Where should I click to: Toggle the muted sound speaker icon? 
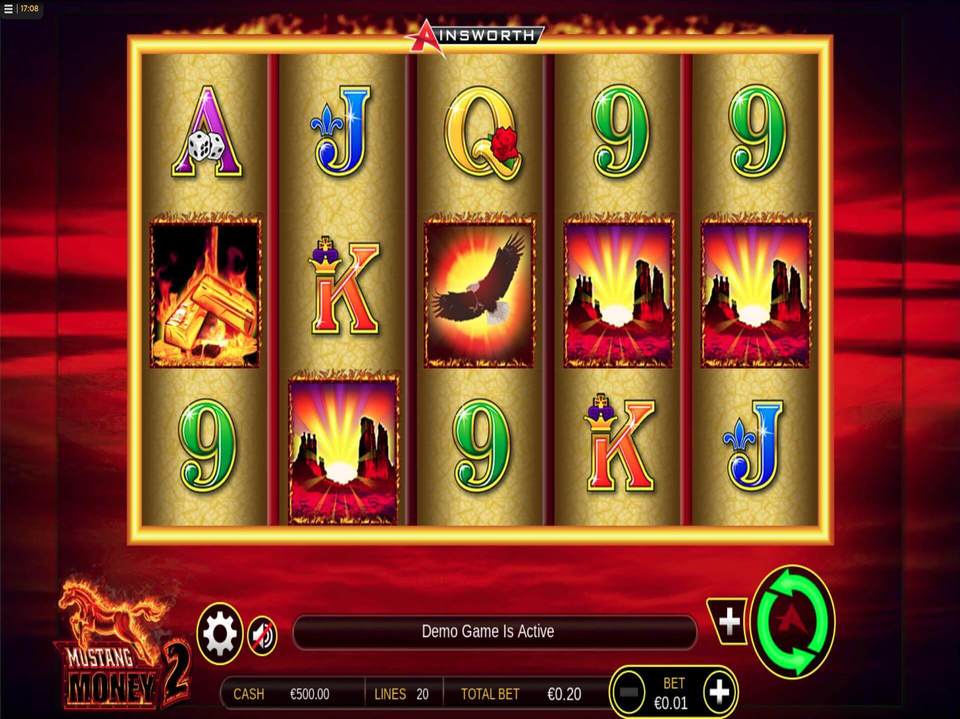262,635
